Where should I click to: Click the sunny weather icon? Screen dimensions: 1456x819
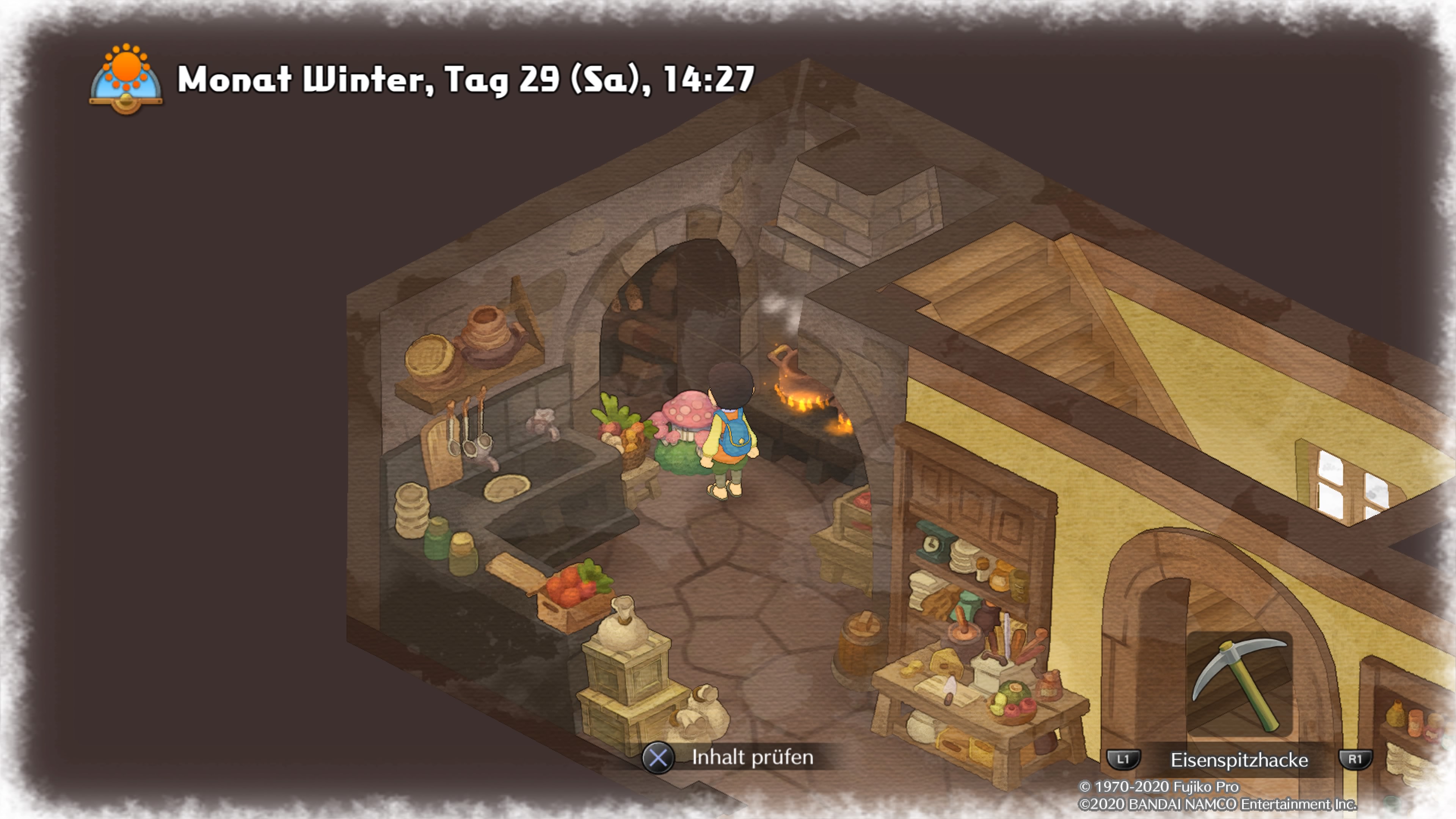pos(126,78)
